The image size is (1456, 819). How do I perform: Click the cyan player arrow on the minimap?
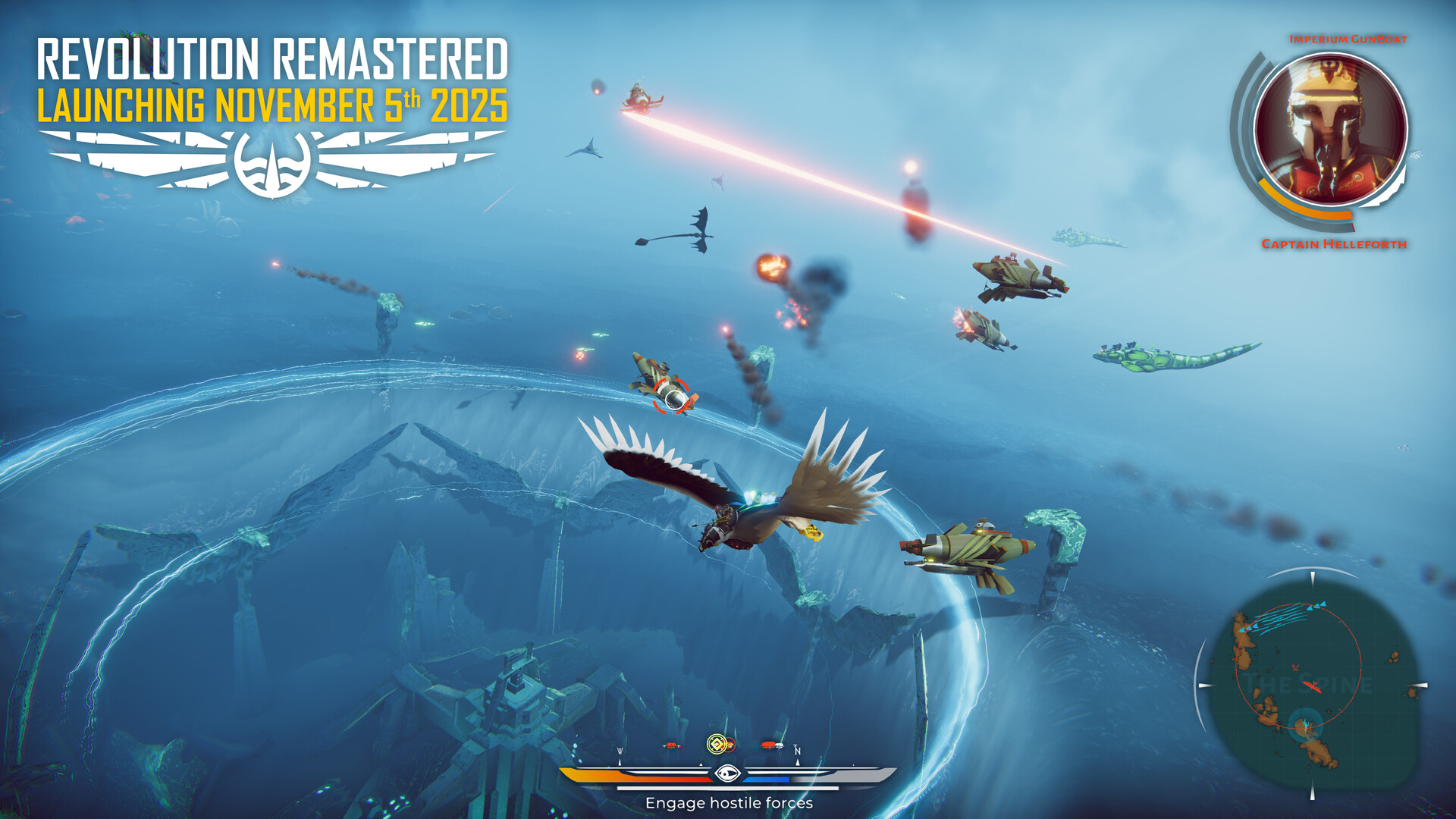pos(1306,726)
